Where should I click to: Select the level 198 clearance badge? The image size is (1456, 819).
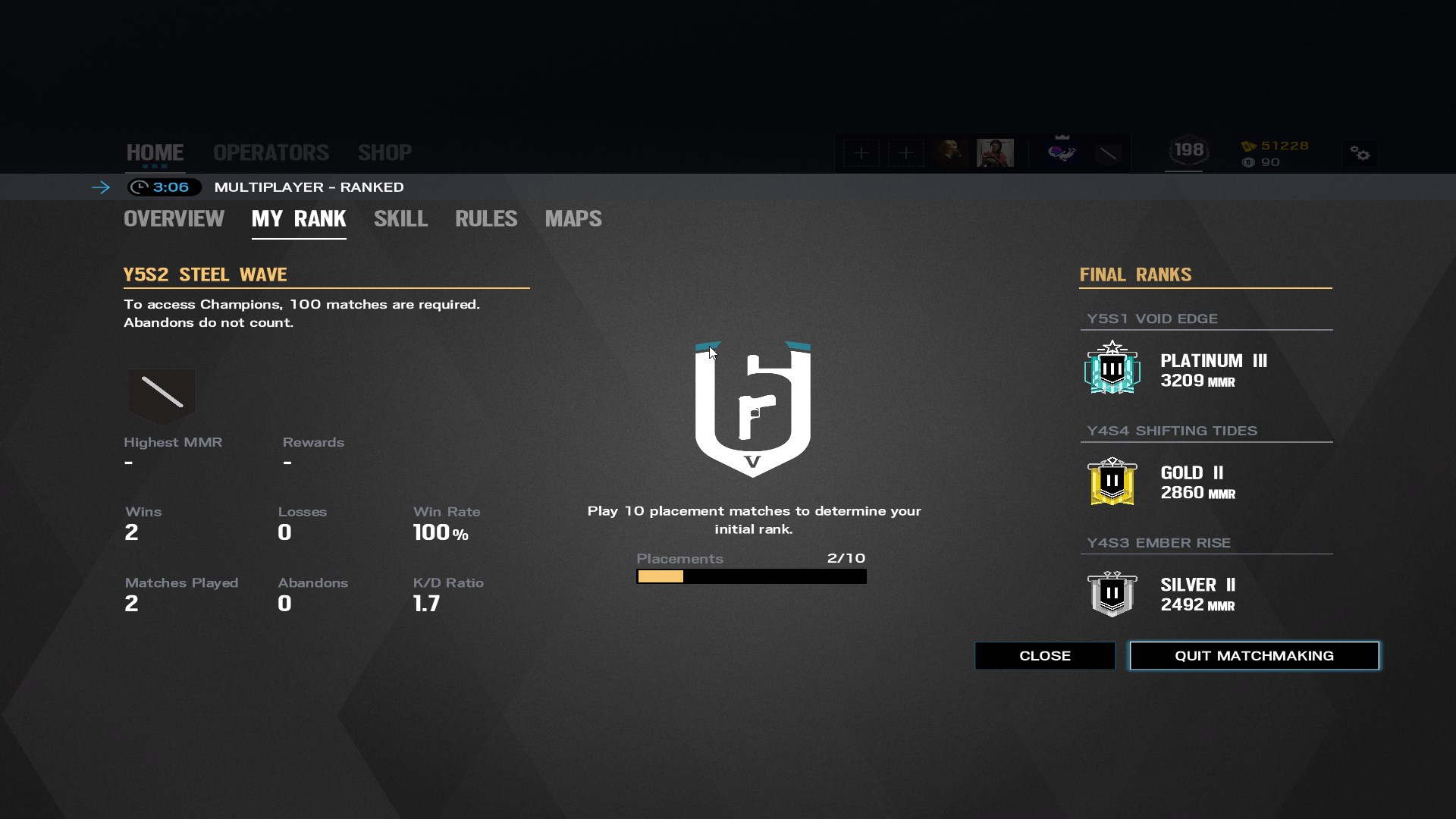[x=1188, y=151]
